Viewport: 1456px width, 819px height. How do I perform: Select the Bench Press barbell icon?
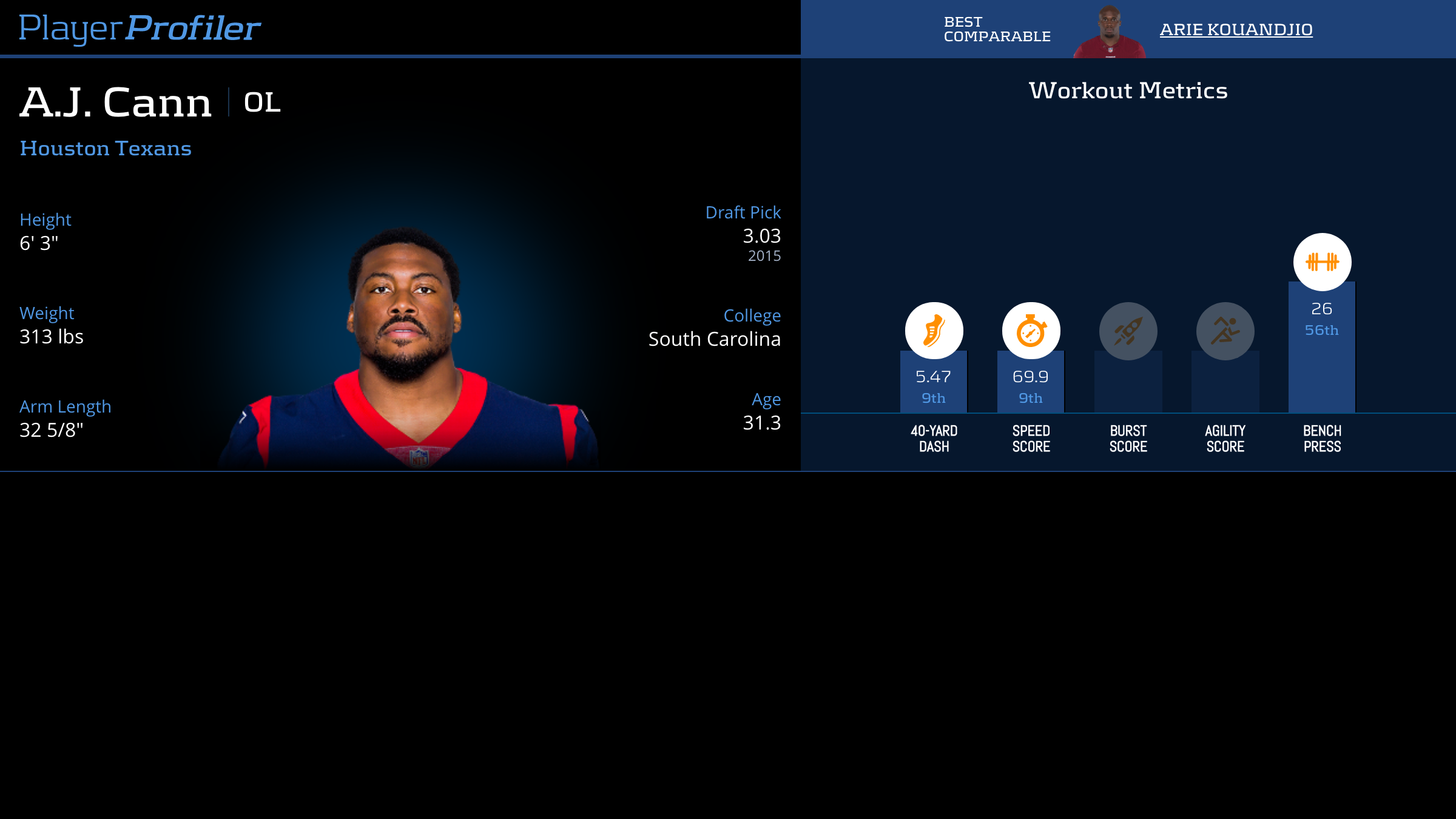pos(1322,262)
